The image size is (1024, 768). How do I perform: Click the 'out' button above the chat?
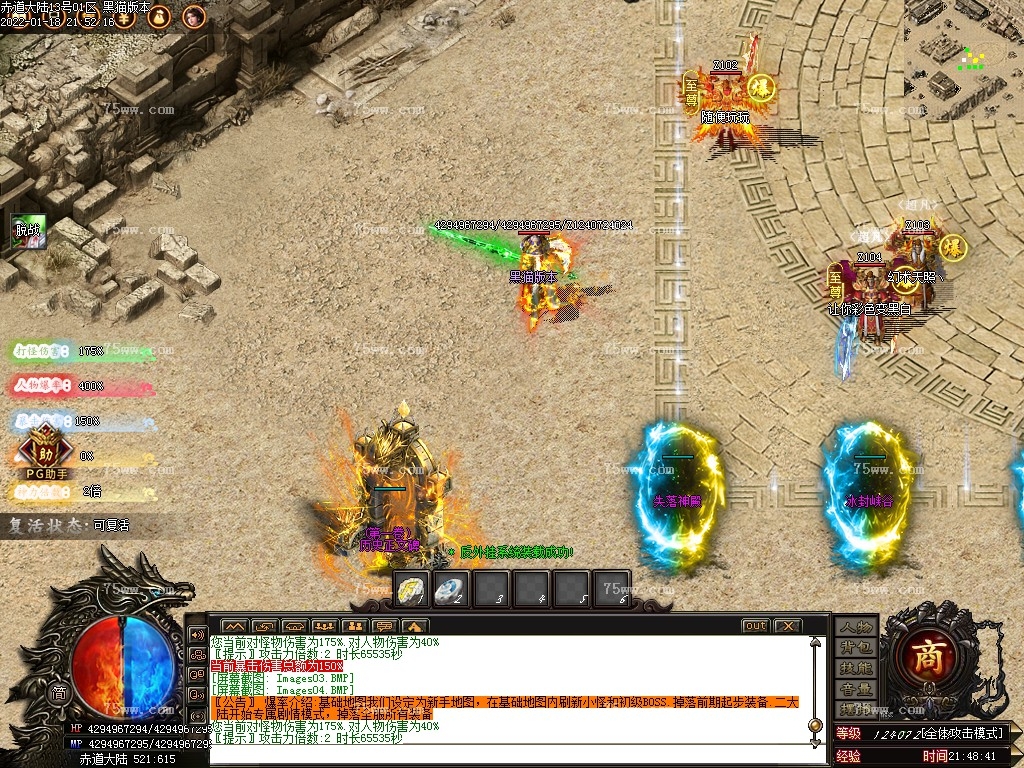click(755, 626)
